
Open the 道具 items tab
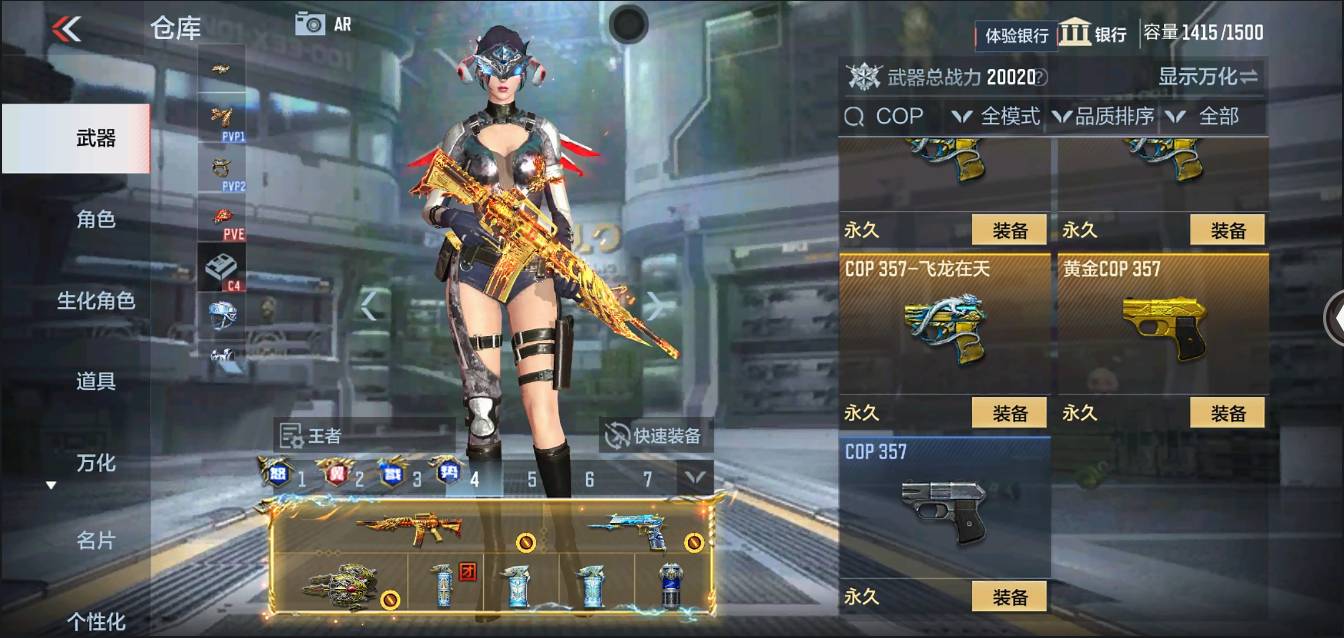pos(96,381)
